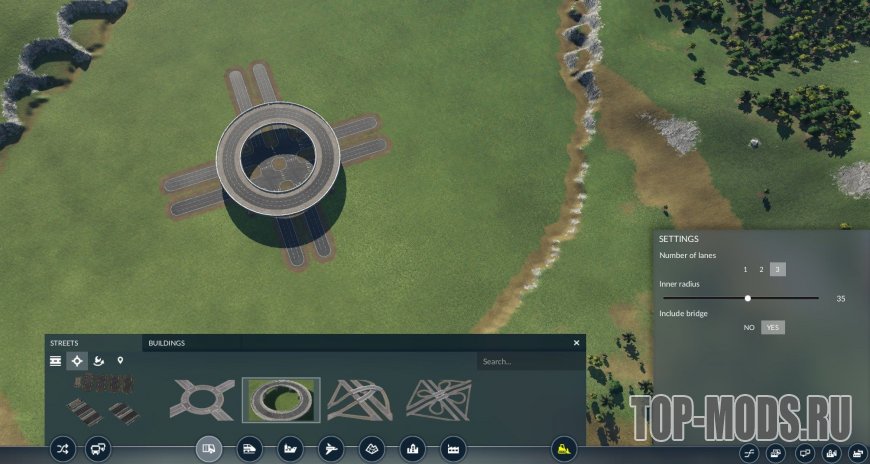Open the Streets tab
Screen dimensions: 870x464
[x=64, y=343]
